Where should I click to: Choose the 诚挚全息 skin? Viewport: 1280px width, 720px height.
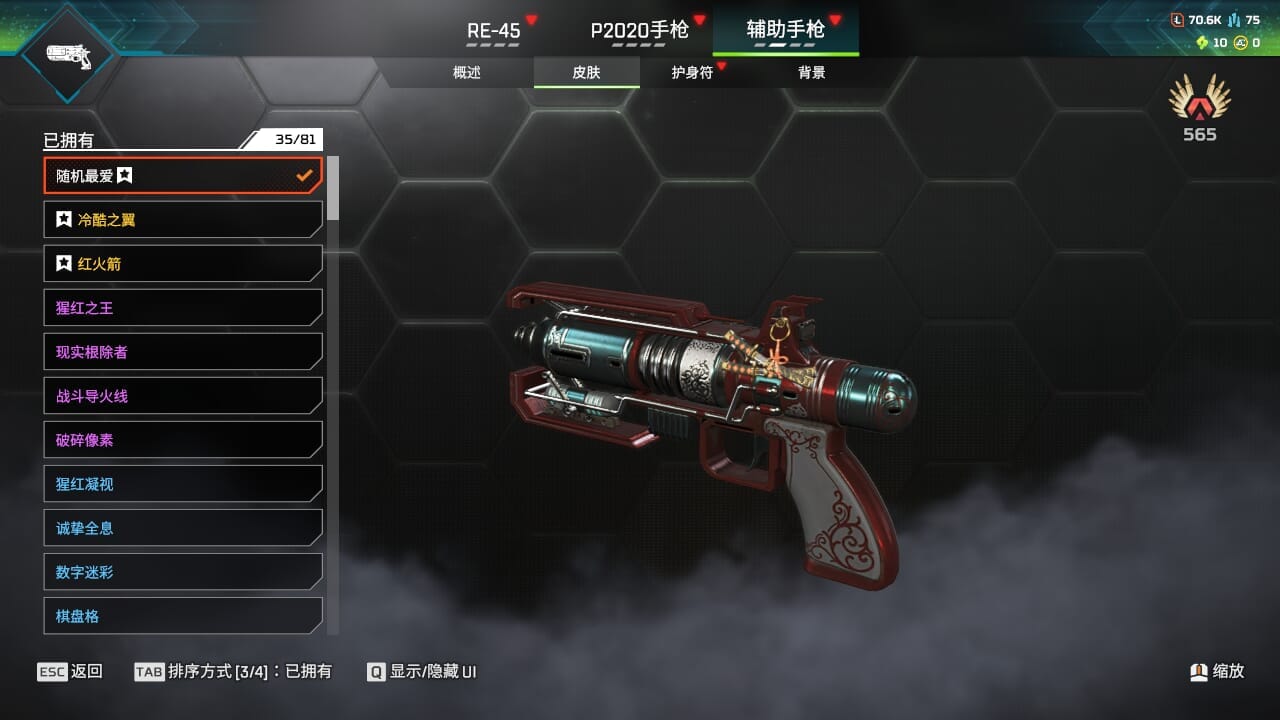coord(183,528)
